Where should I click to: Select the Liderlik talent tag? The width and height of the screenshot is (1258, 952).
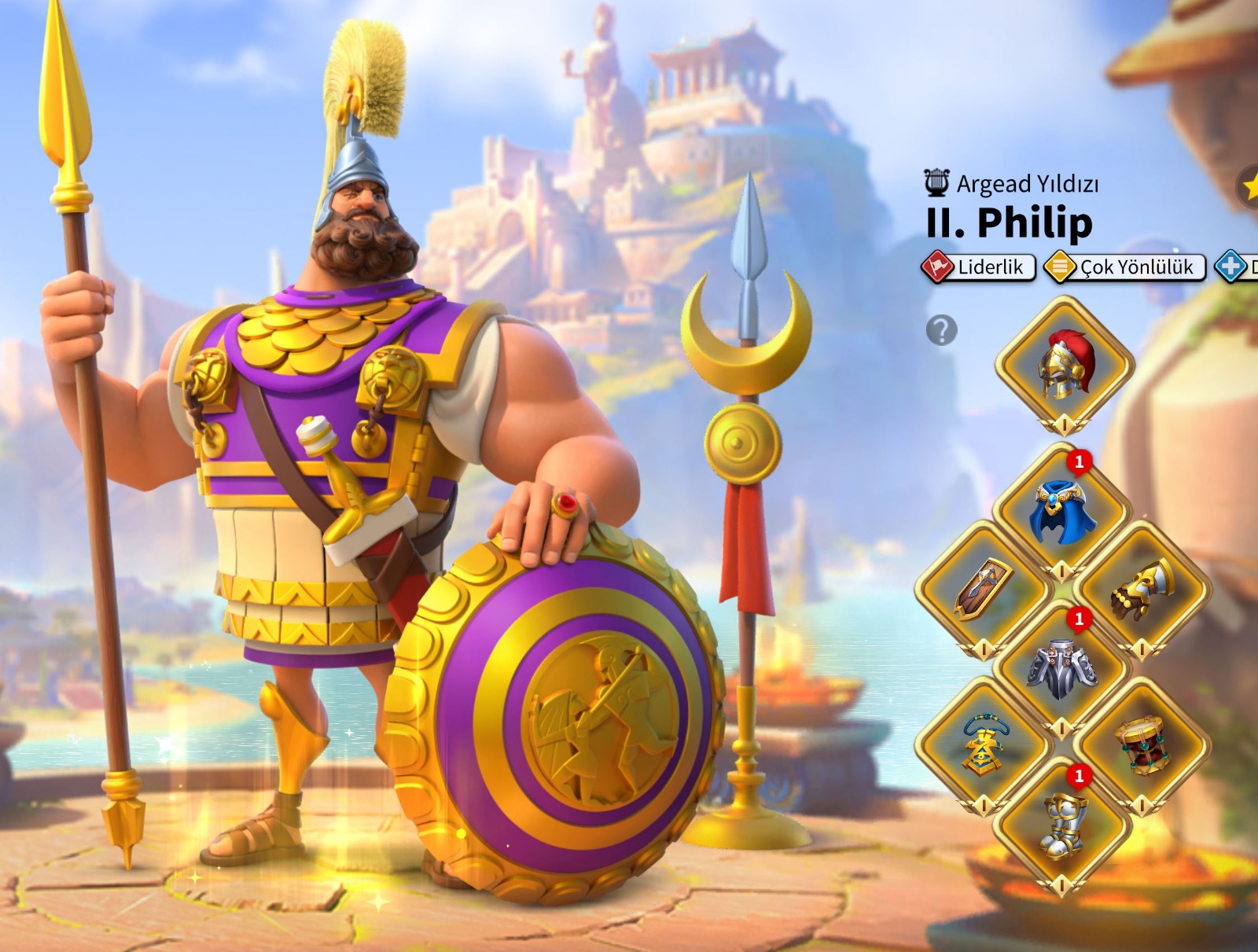979,267
